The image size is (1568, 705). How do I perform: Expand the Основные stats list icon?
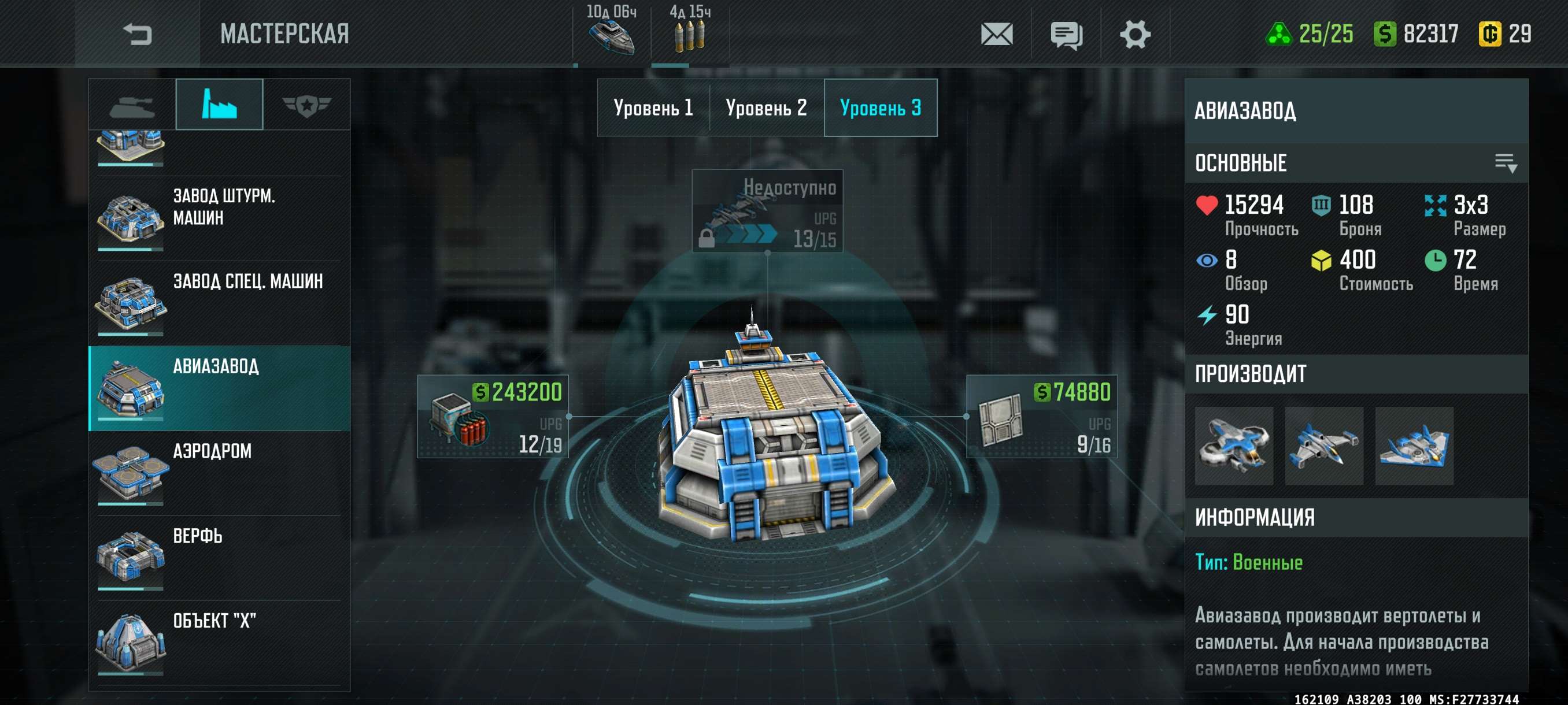(1506, 163)
